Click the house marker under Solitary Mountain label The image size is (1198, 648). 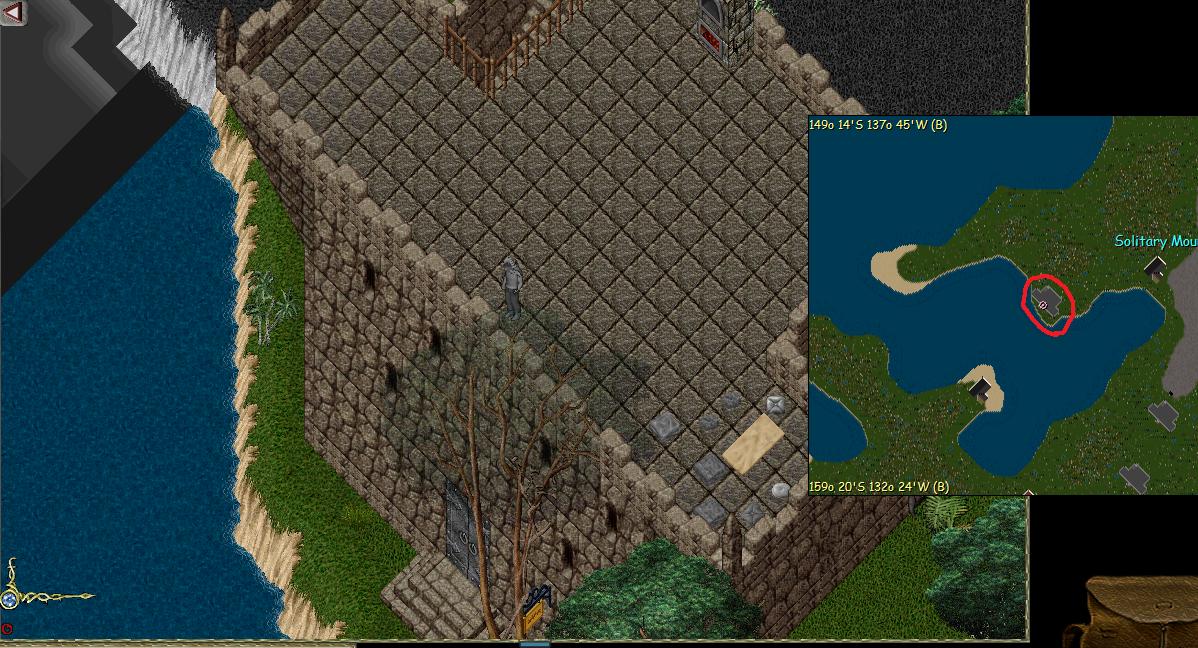pyautogui.click(x=1155, y=268)
